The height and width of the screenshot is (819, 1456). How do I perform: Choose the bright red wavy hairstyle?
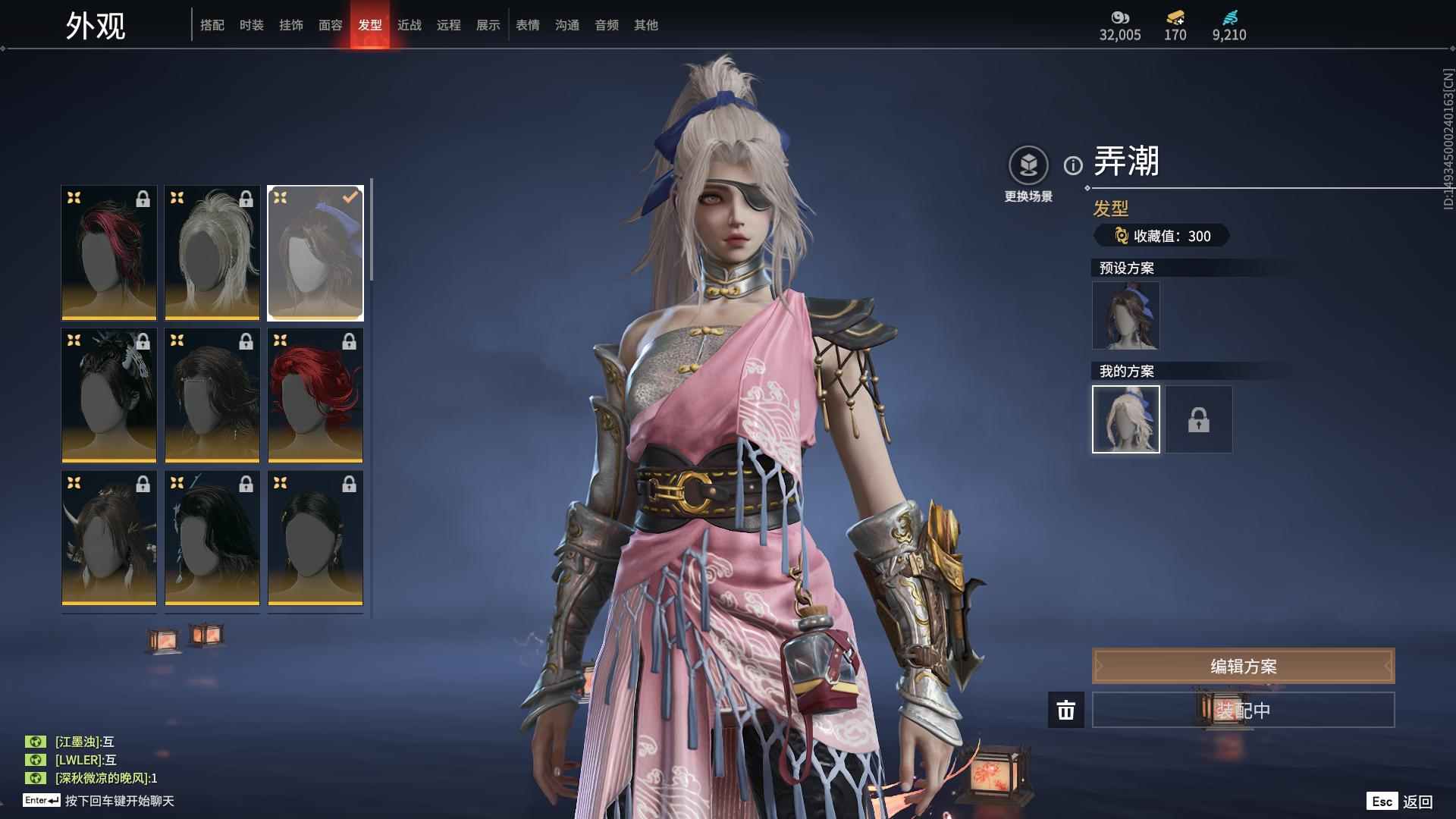tap(315, 395)
